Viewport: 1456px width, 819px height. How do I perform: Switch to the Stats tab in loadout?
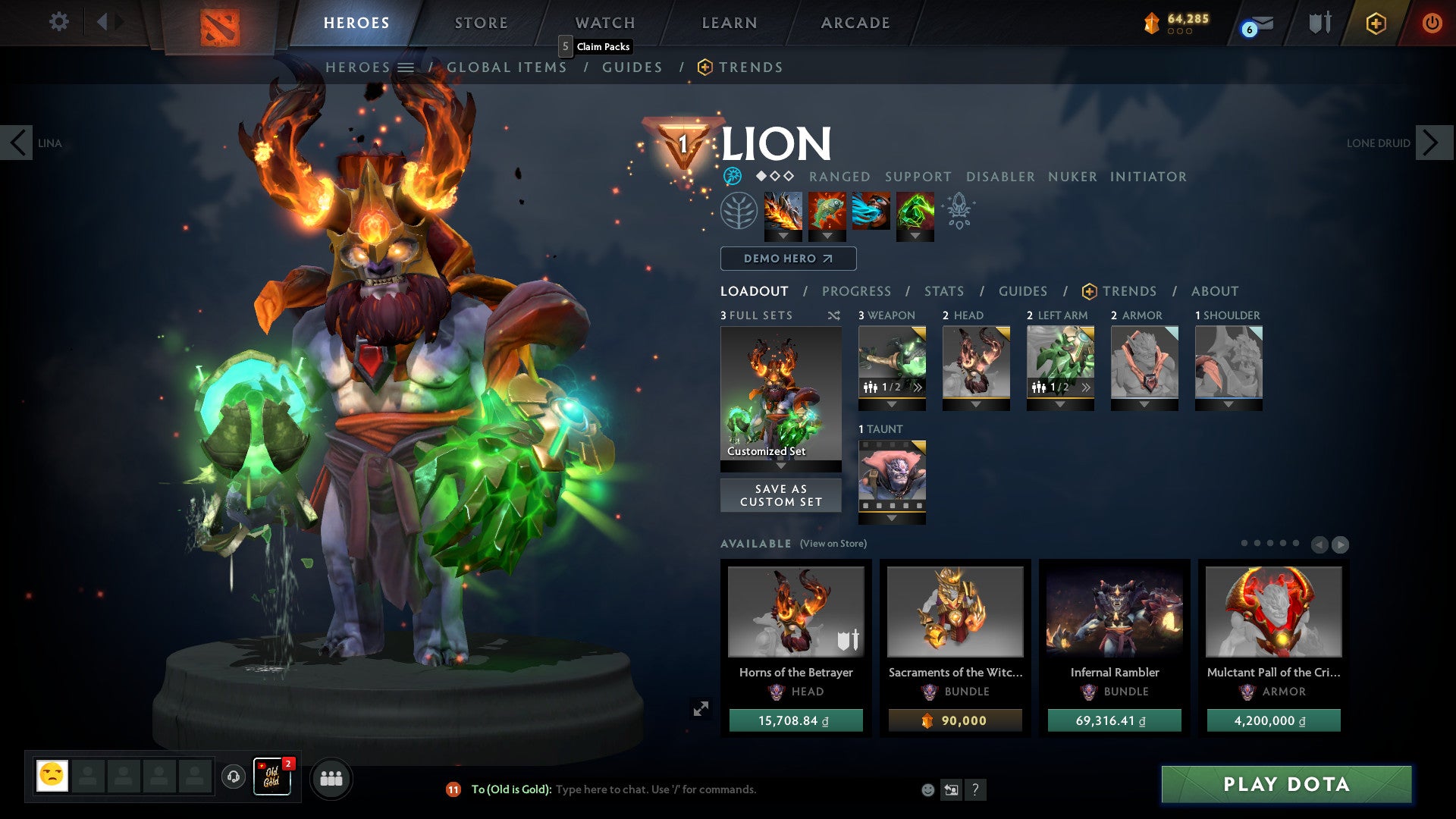pyautogui.click(x=943, y=291)
